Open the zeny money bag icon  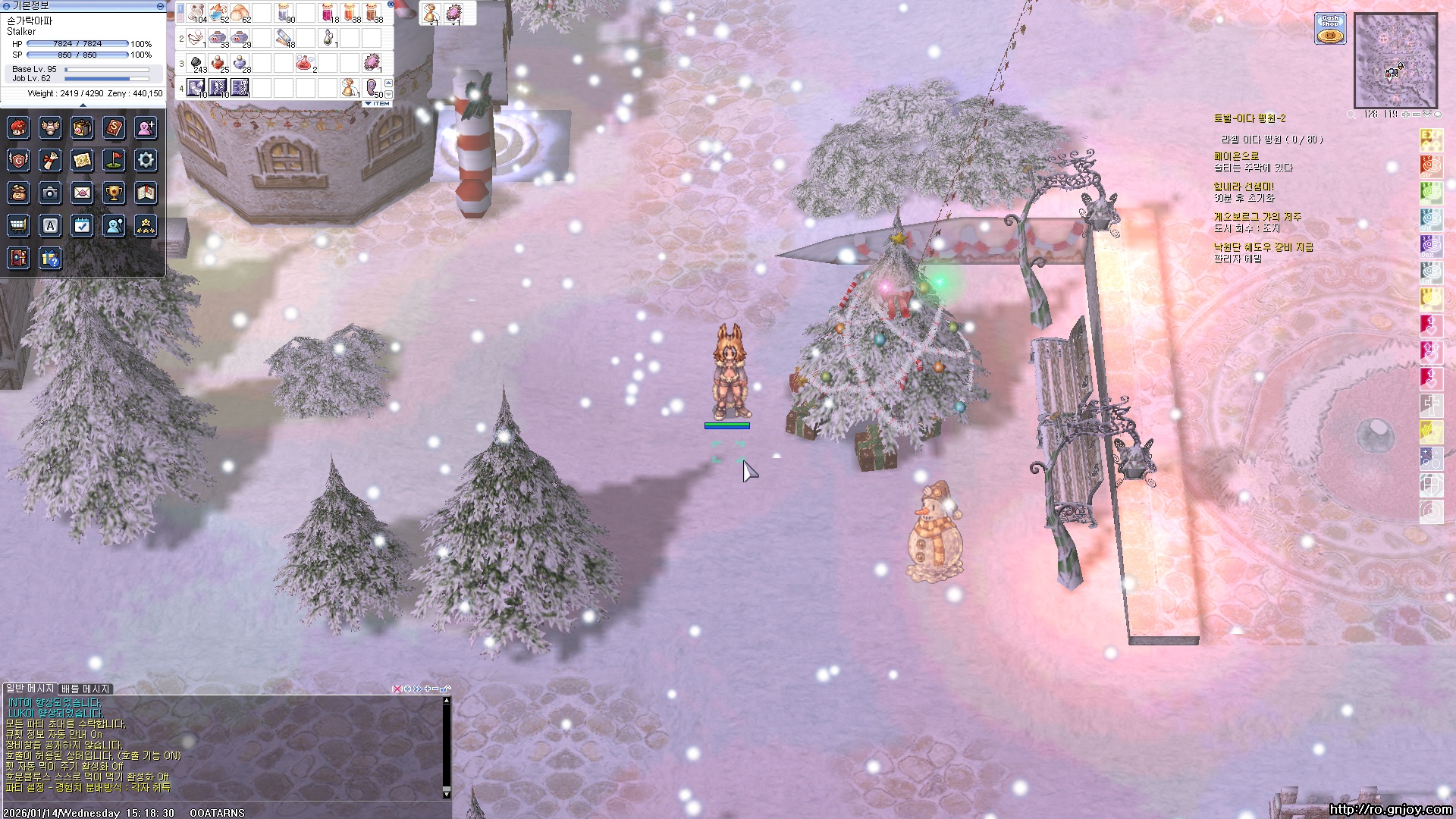18,193
